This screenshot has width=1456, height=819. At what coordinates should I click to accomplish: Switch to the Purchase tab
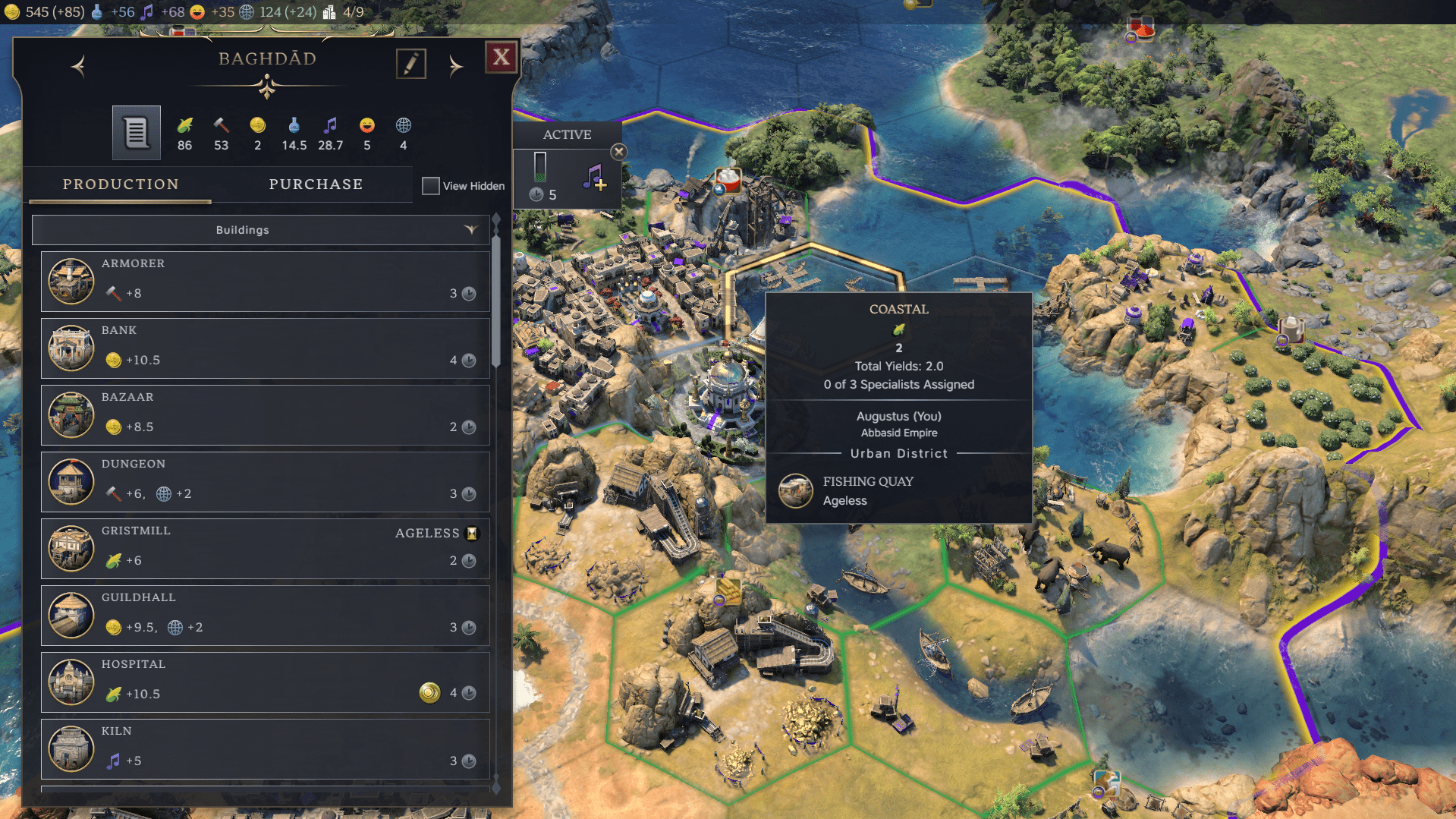[316, 184]
